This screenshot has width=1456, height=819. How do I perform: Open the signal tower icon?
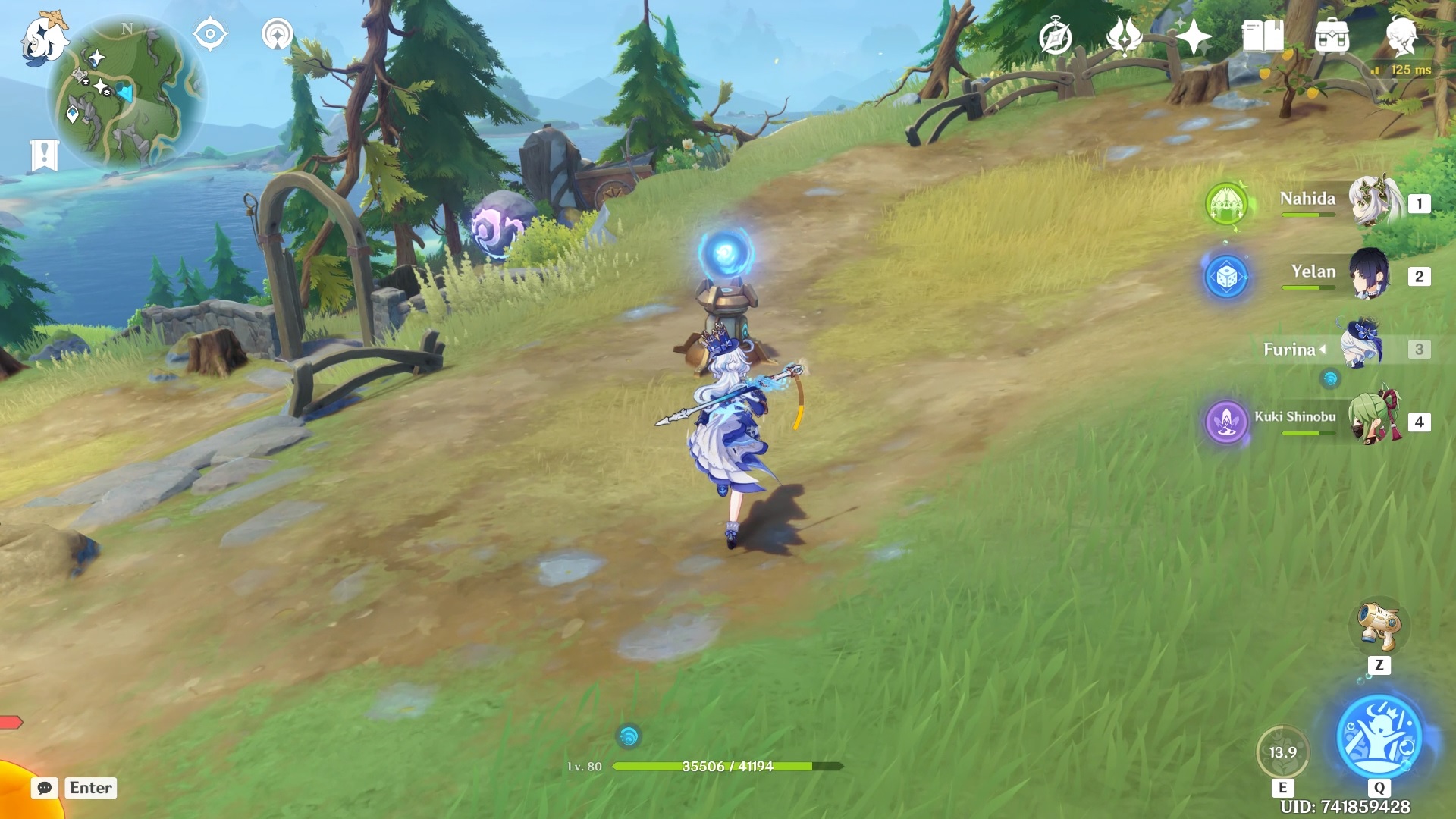(278, 35)
